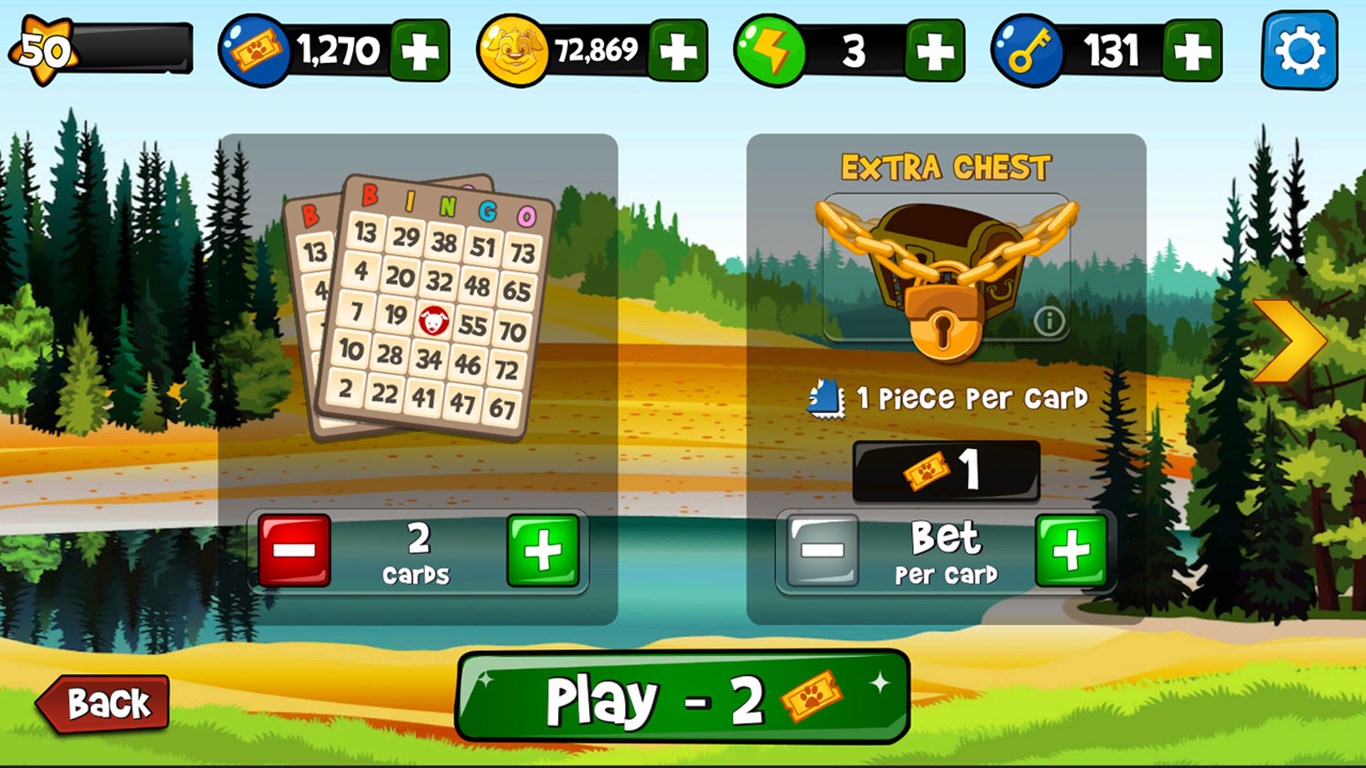The height and width of the screenshot is (768, 1366).
Task: Decrease Bet Per Card with minus button
Action: pyautogui.click(x=820, y=550)
